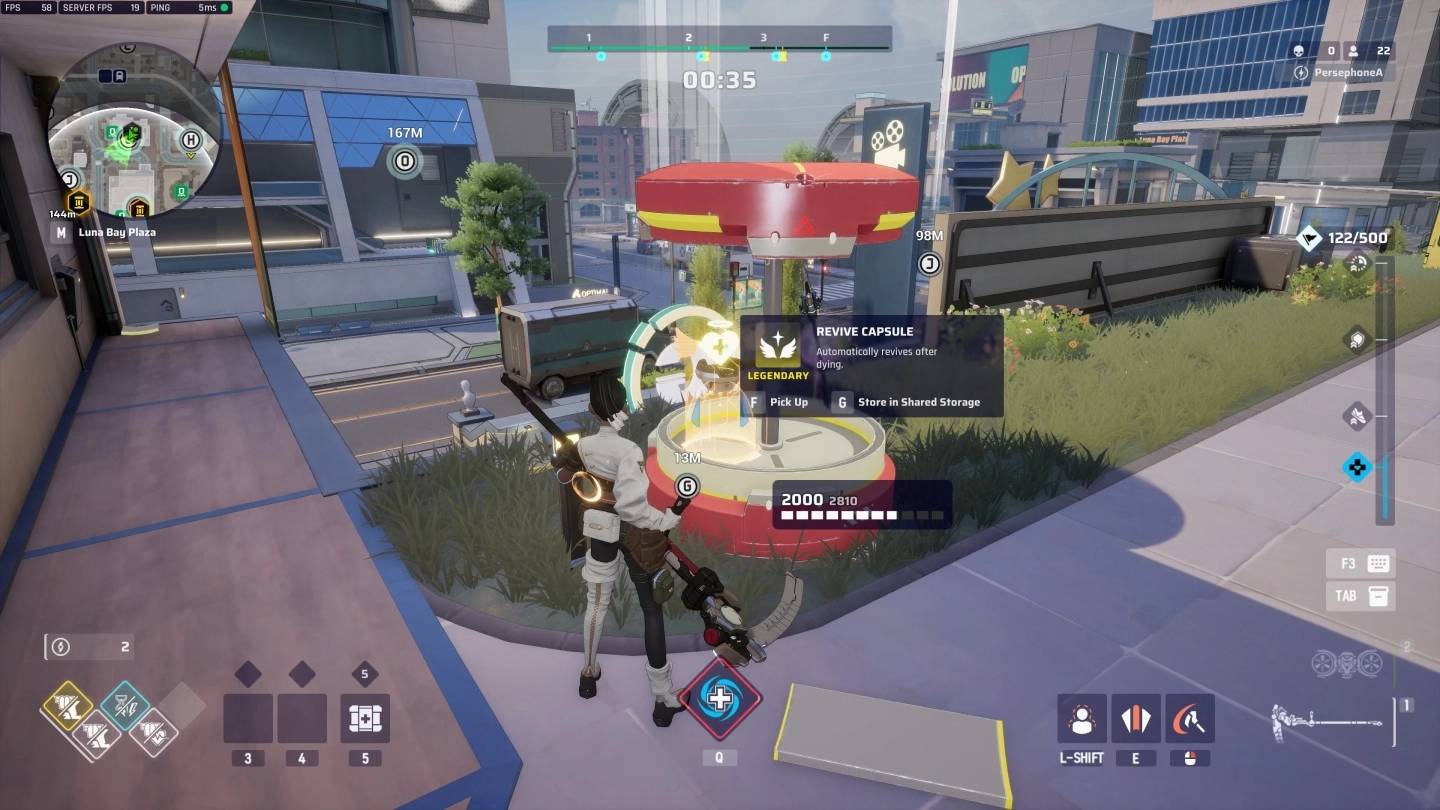Select the yellow-bordered diamond skill icon
Viewport: 1440px width, 810px height.
tap(67, 707)
